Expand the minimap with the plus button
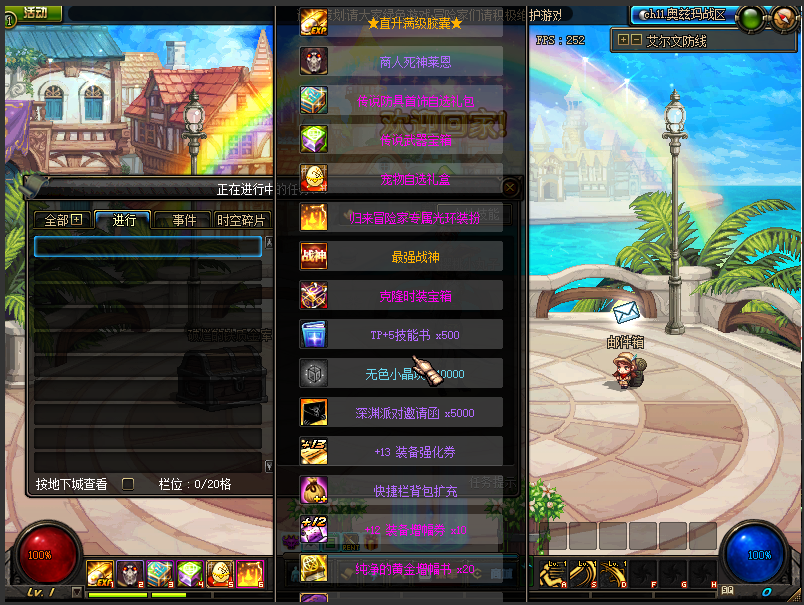Viewport: 804px width, 605px height. (624, 41)
